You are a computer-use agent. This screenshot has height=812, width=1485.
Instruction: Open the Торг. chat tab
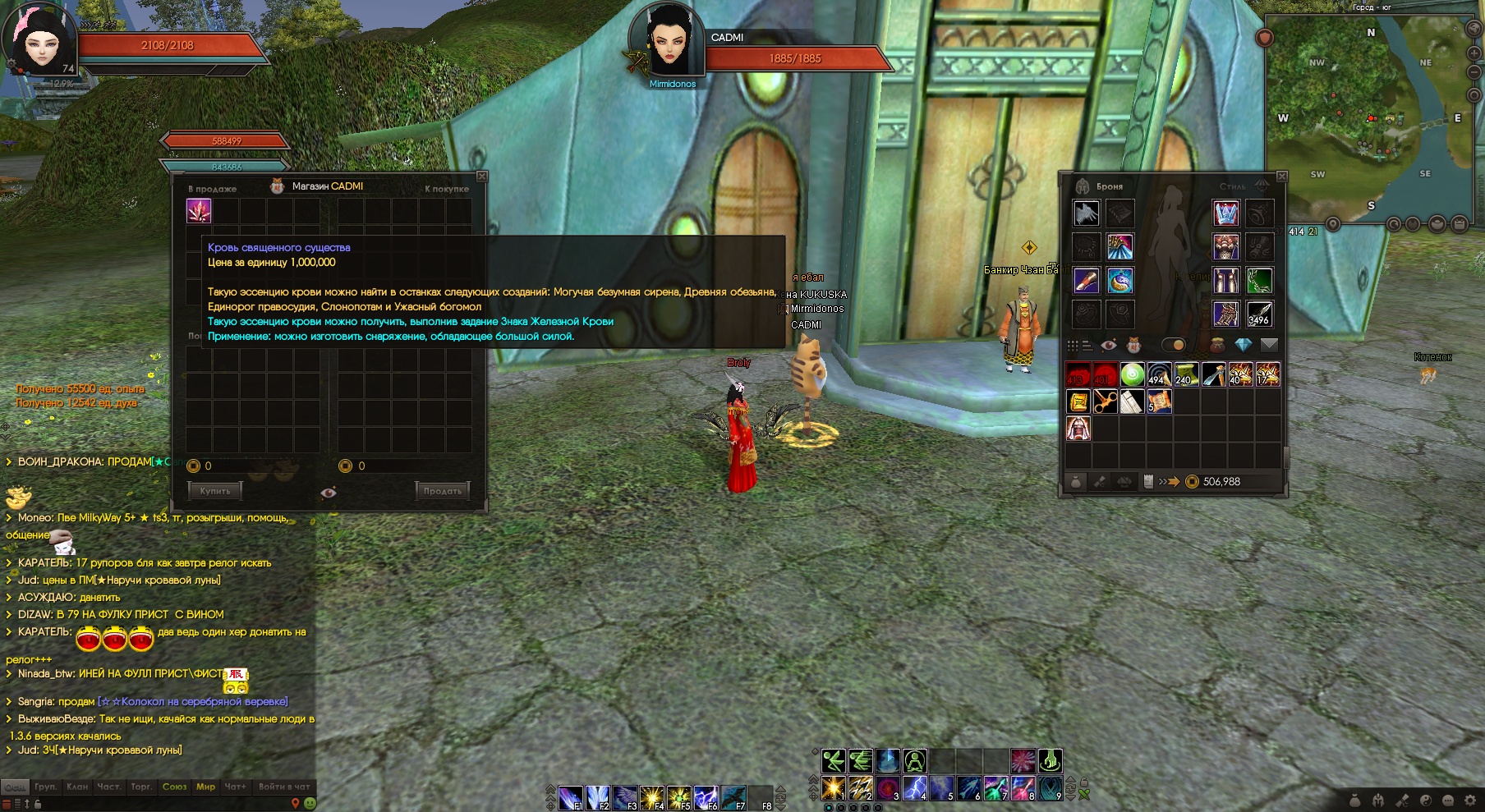(x=141, y=787)
